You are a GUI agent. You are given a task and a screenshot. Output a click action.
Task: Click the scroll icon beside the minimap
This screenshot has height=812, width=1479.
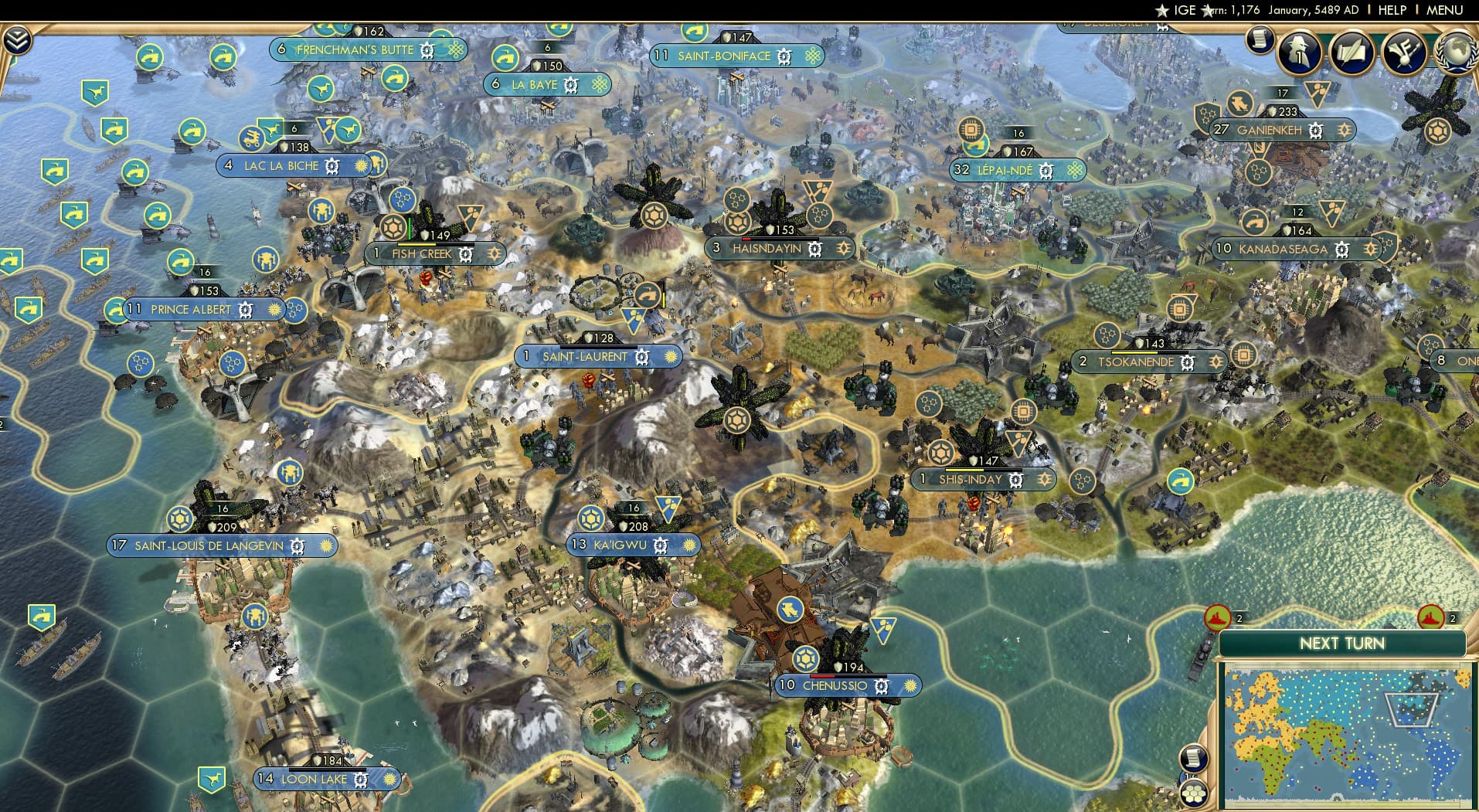1195,758
